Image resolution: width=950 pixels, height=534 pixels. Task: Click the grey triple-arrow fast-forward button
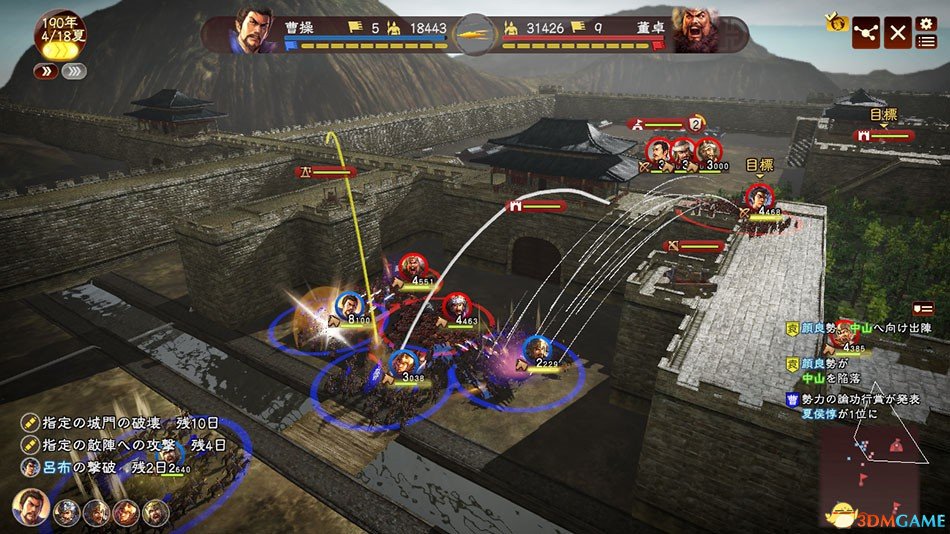tap(75, 71)
